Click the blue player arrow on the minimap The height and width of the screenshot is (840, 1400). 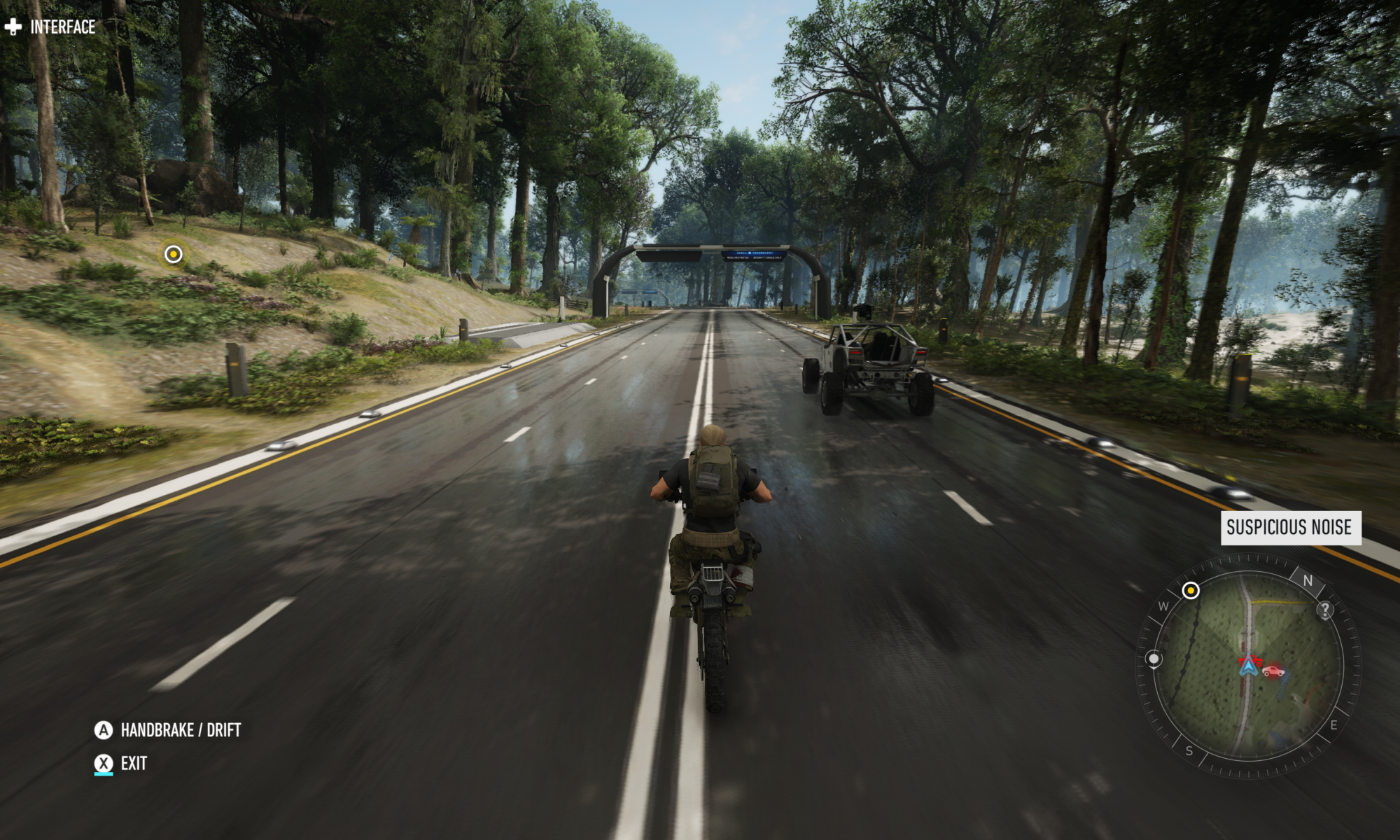point(1248,669)
